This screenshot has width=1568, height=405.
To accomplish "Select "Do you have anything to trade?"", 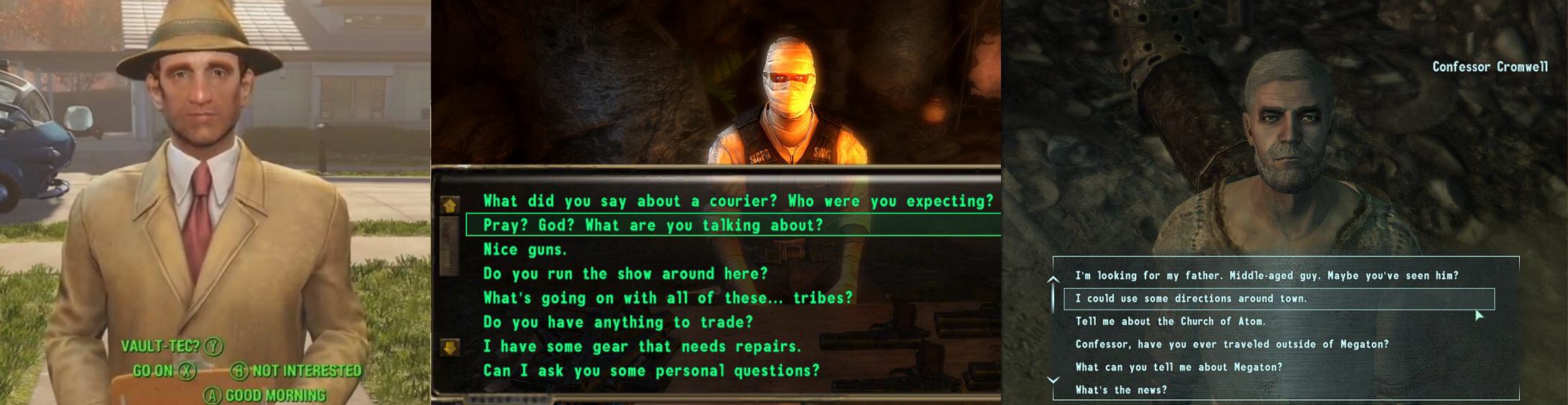I will coord(618,322).
